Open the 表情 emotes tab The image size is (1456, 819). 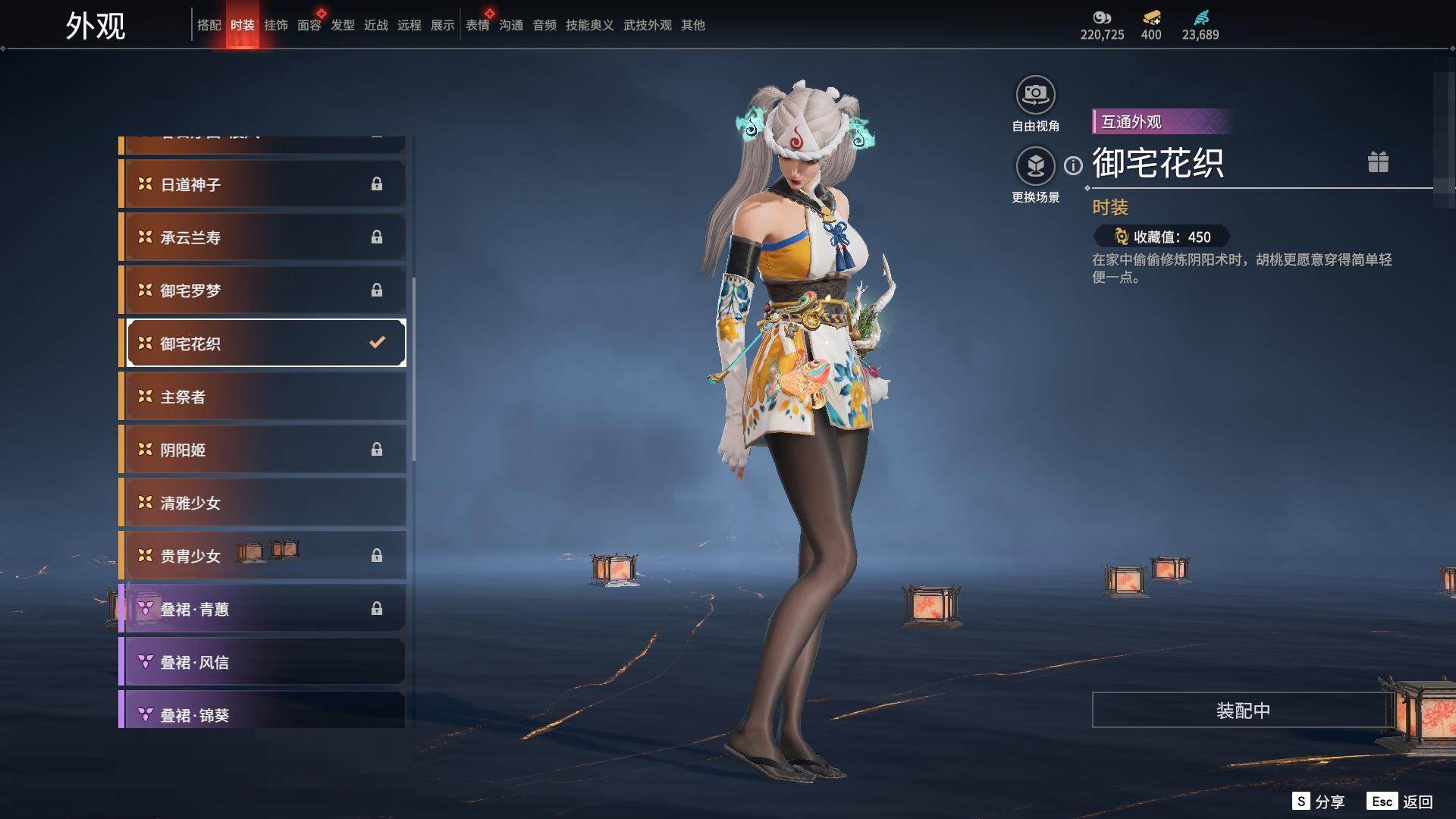tap(477, 25)
